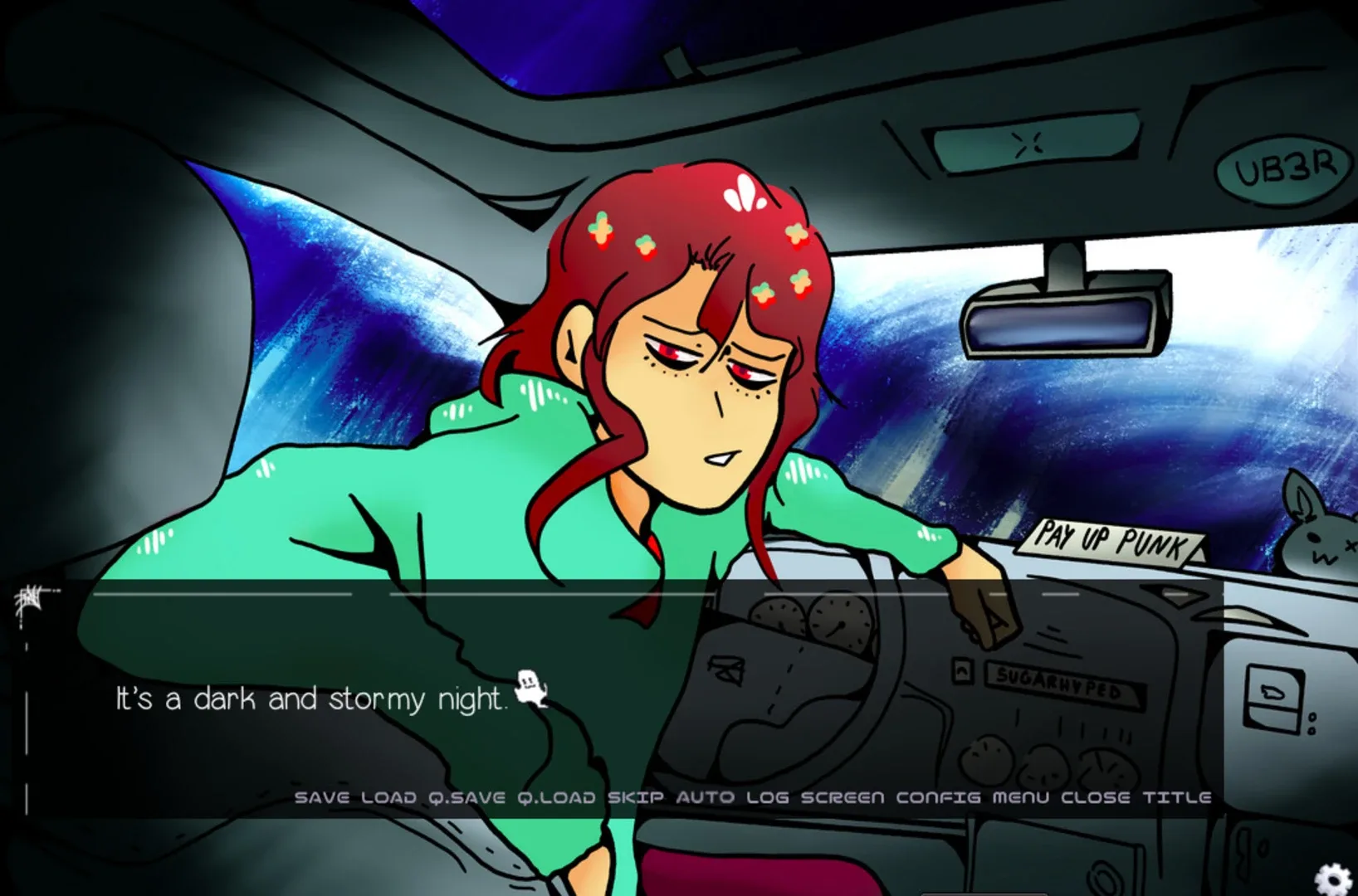Open the game MENU

[x=1019, y=797]
